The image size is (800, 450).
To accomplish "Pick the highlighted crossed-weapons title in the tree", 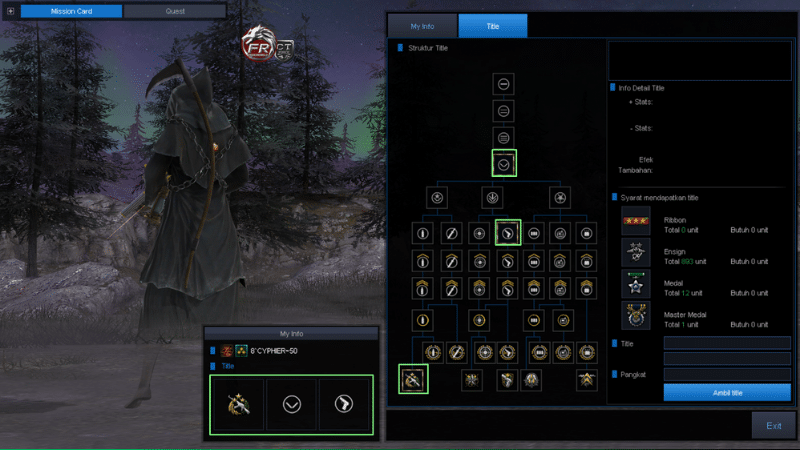I will point(413,380).
